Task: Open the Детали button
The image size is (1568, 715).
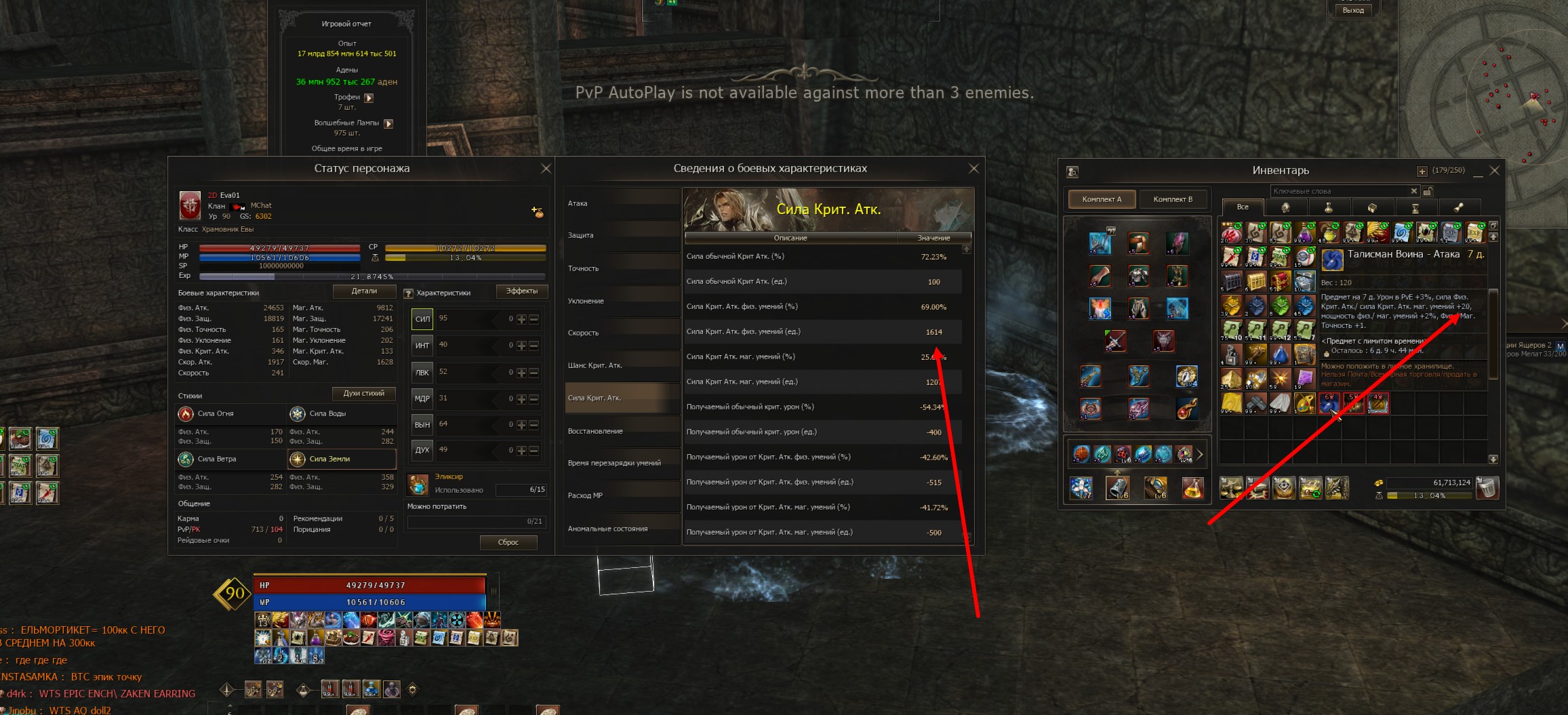Action: (x=364, y=291)
